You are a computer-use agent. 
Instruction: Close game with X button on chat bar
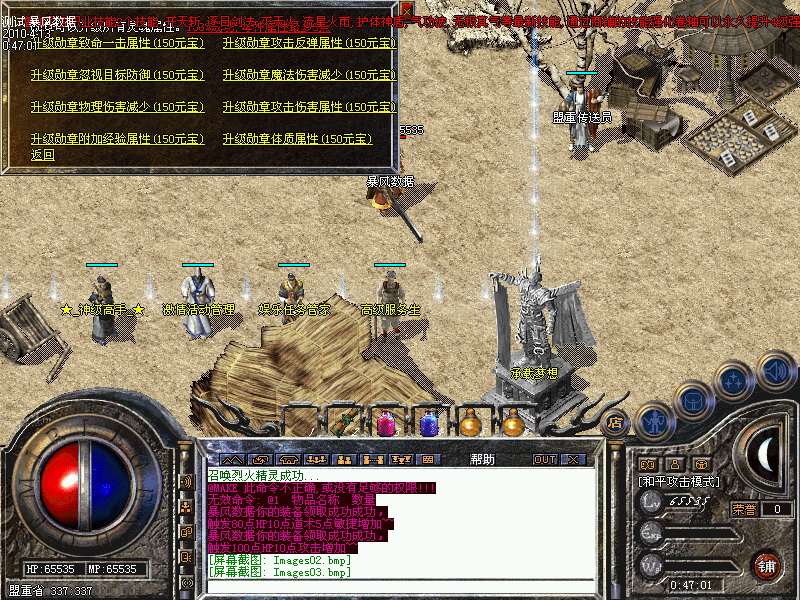click(x=573, y=459)
